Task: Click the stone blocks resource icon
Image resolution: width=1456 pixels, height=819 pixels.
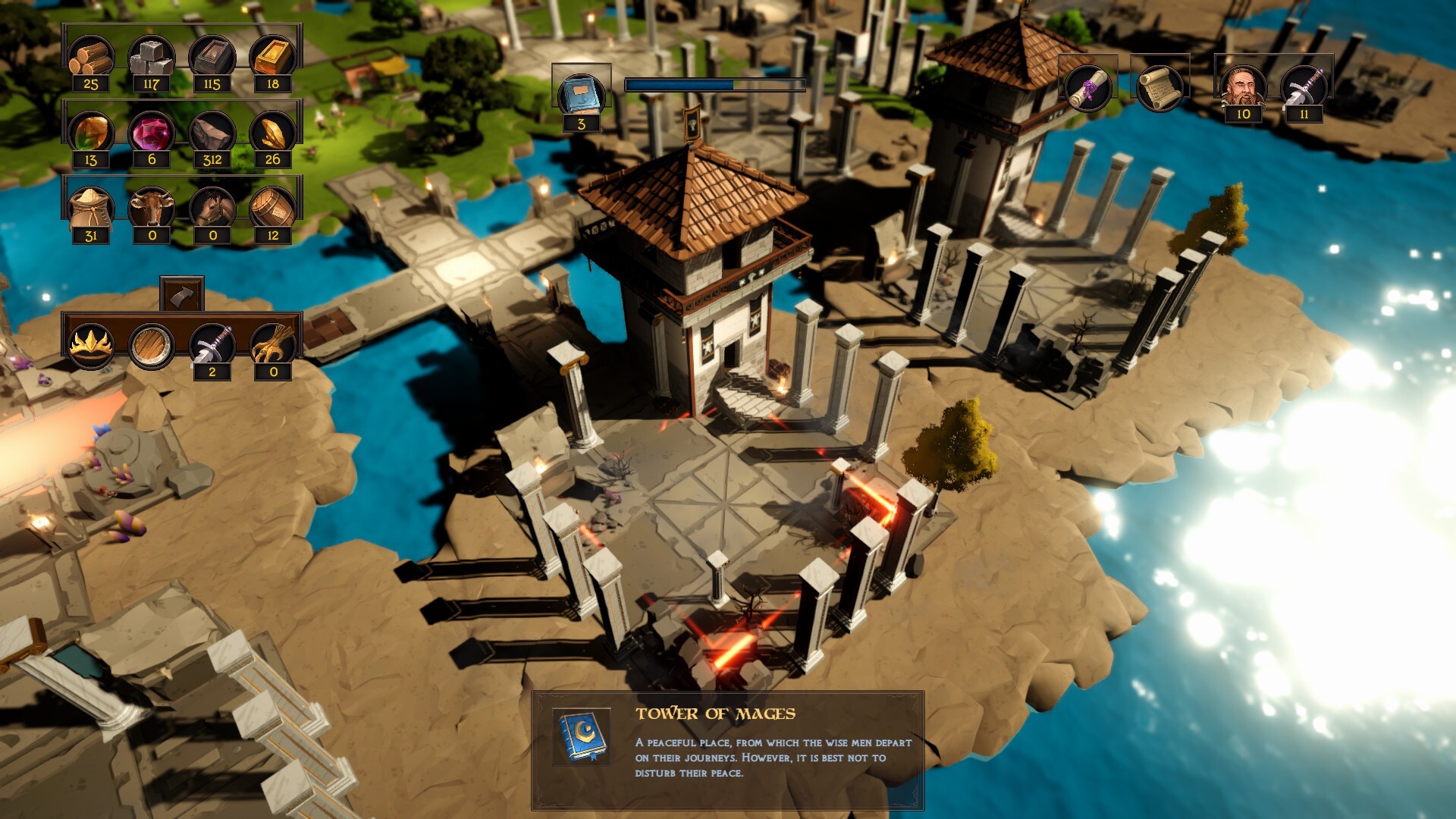Action: [151, 57]
